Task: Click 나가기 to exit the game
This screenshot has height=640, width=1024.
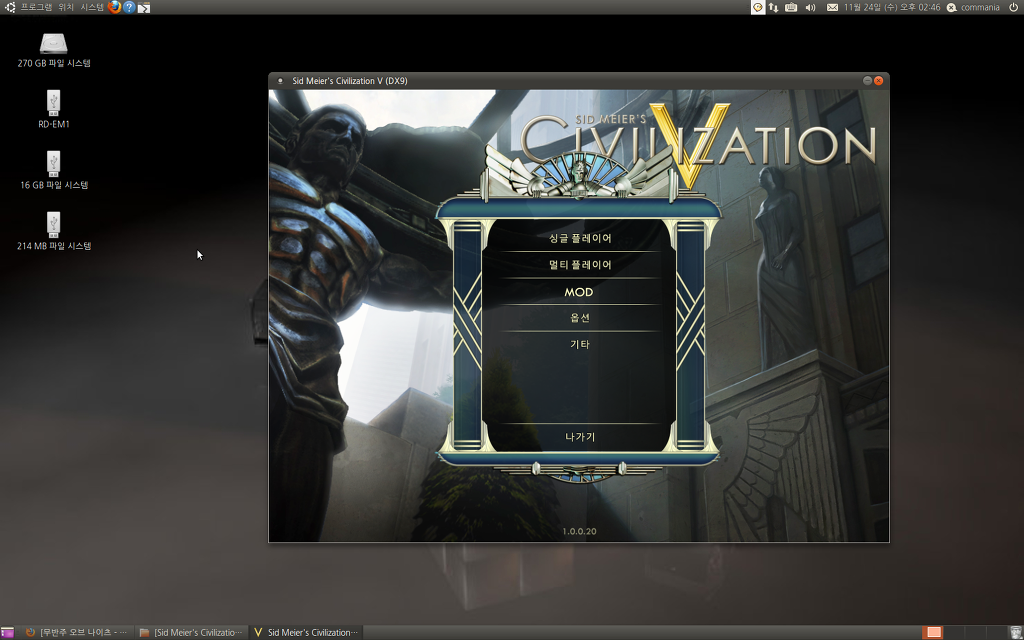Action: click(579, 437)
